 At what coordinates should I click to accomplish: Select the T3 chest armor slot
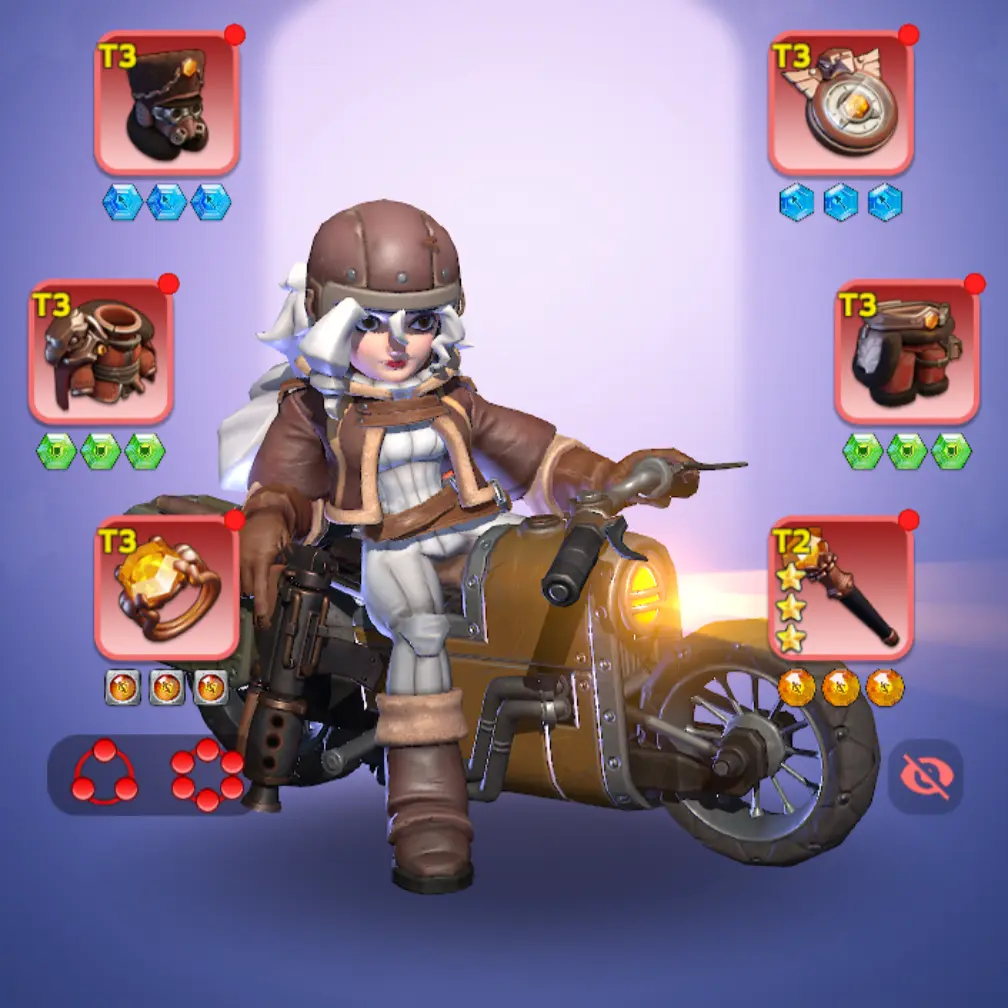click(101, 352)
